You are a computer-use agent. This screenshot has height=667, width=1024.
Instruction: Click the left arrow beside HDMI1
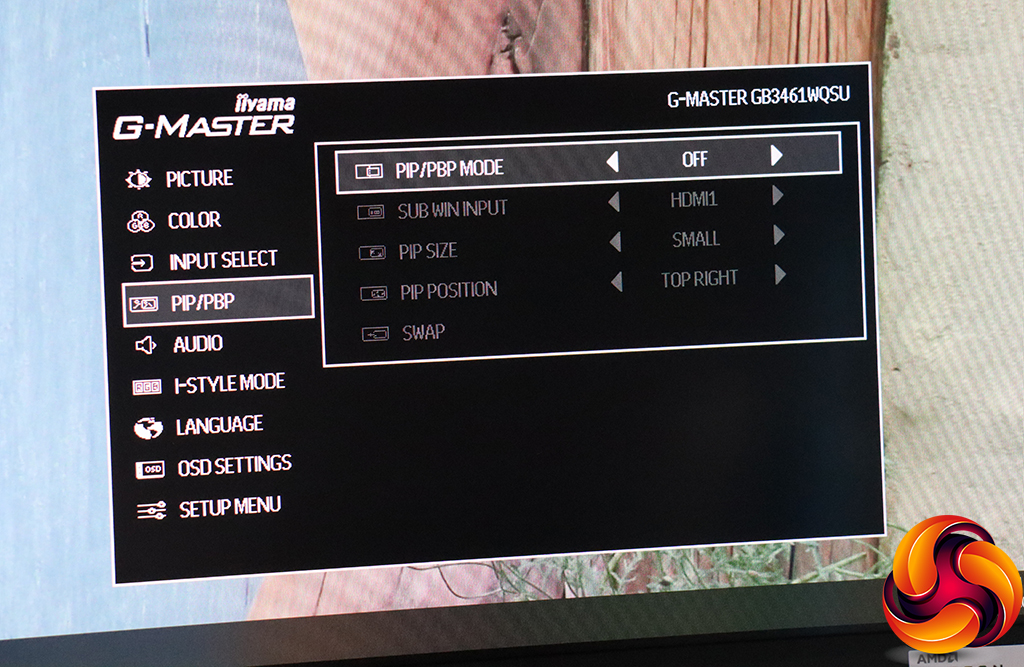point(613,202)
